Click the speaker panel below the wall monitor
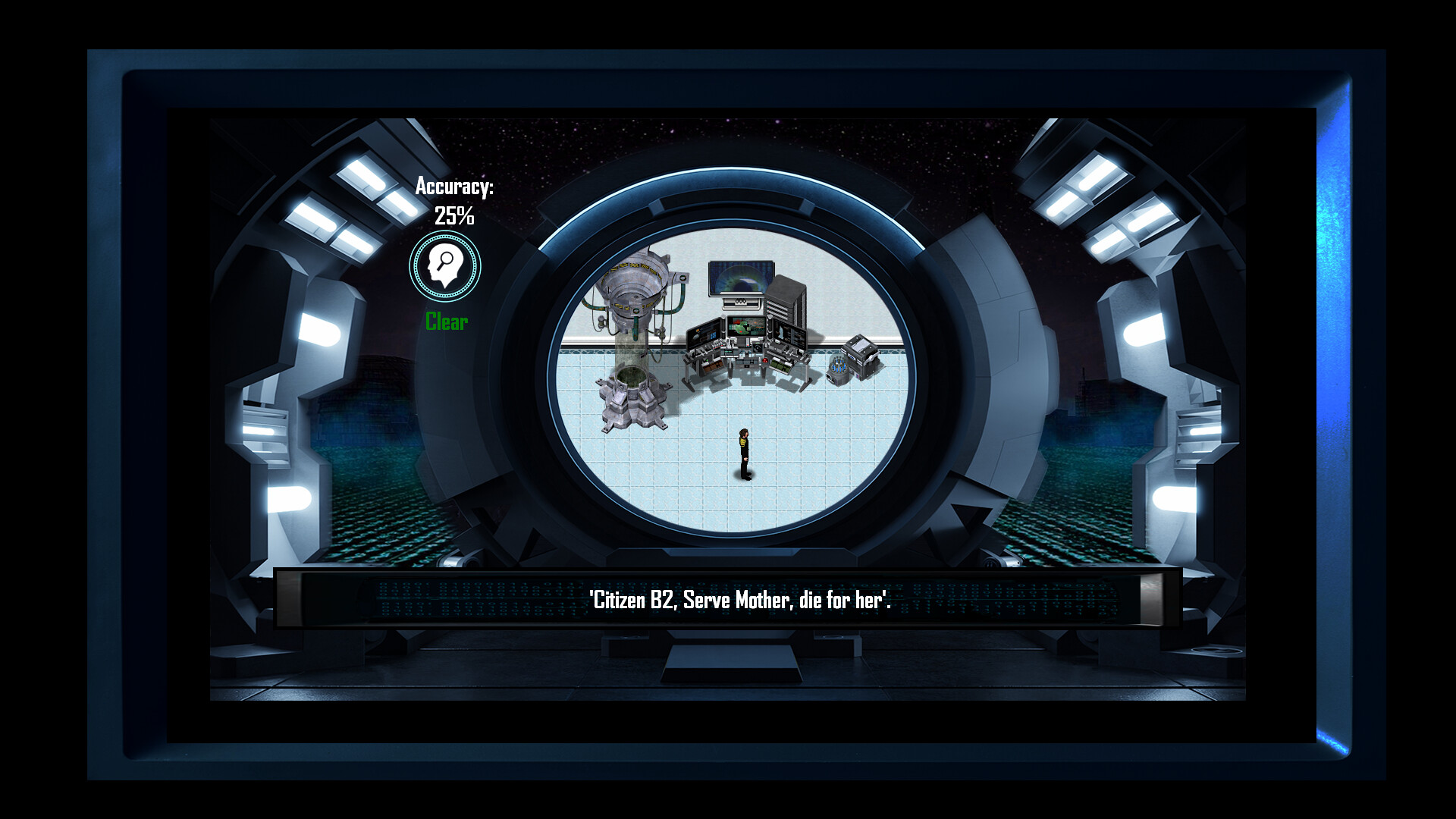This screenshot has width=1456, height=819. 741,302
